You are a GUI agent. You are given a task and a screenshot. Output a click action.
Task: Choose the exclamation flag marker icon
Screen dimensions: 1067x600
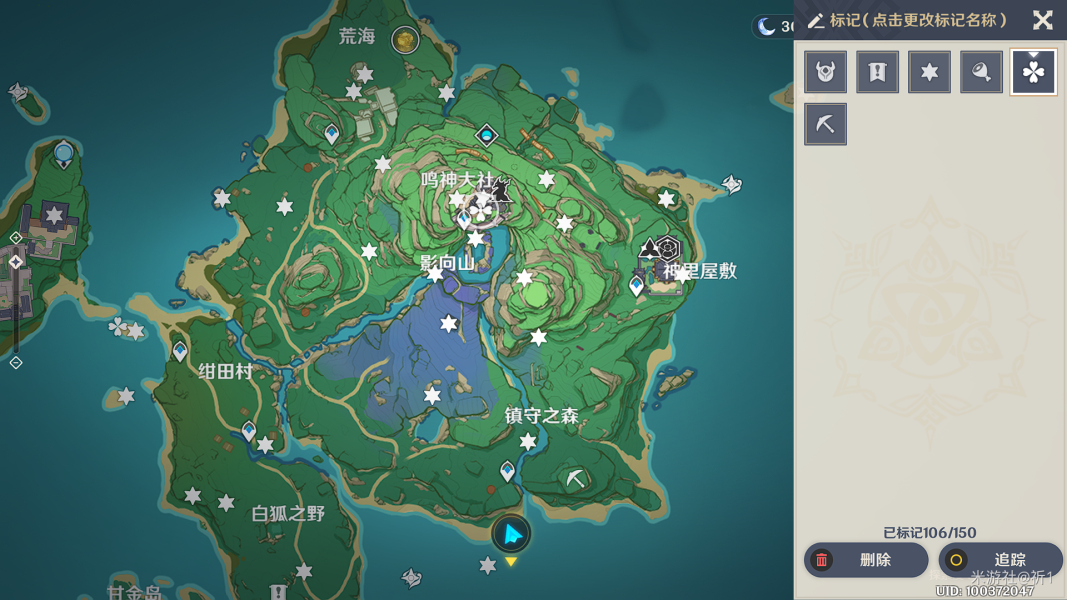pyautogui.click(x=877, y=72)
